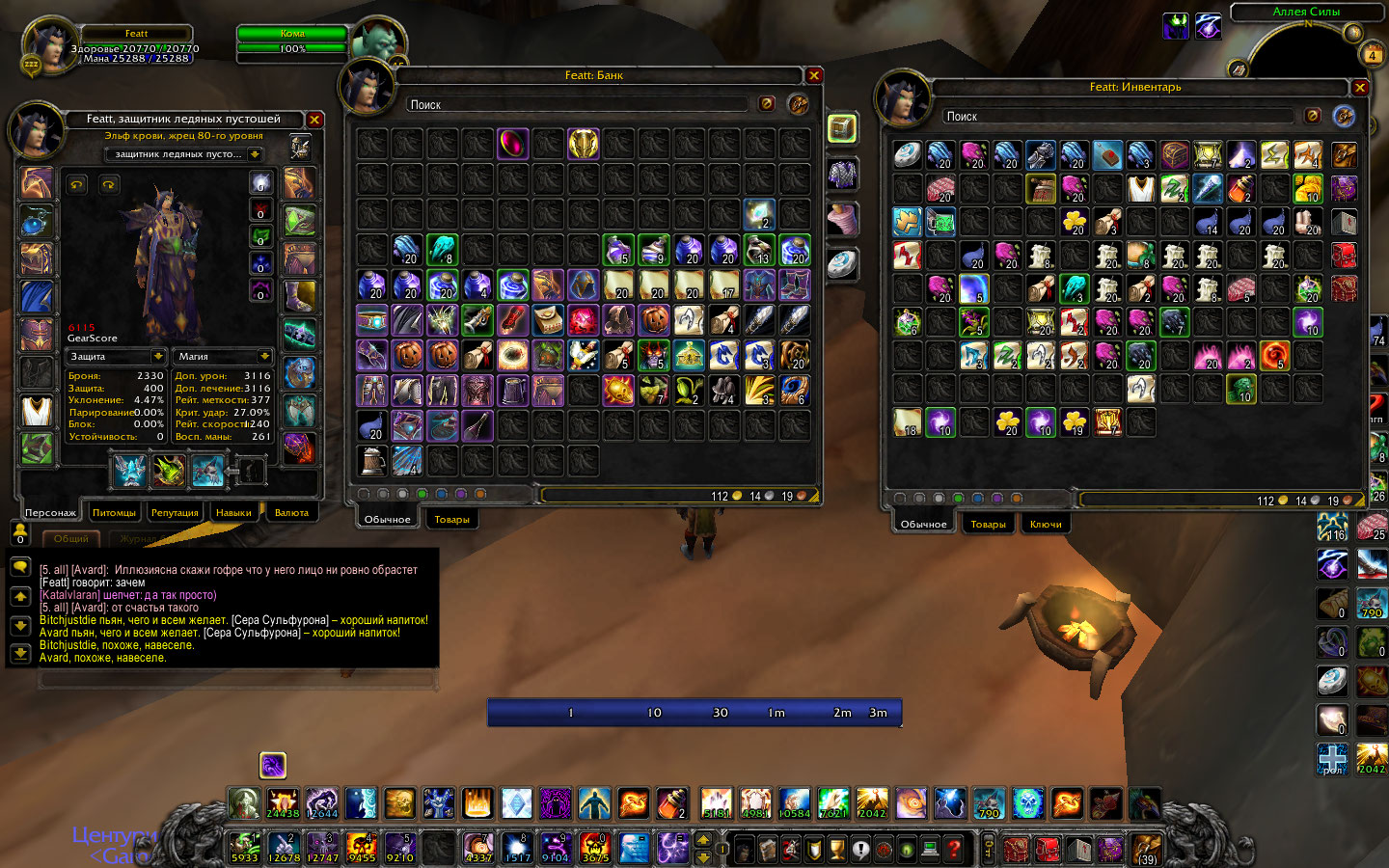Image resolution: width=1389 pixels, height=868 pixels.
Task: Select the Валюта tab
Action: 291,513
